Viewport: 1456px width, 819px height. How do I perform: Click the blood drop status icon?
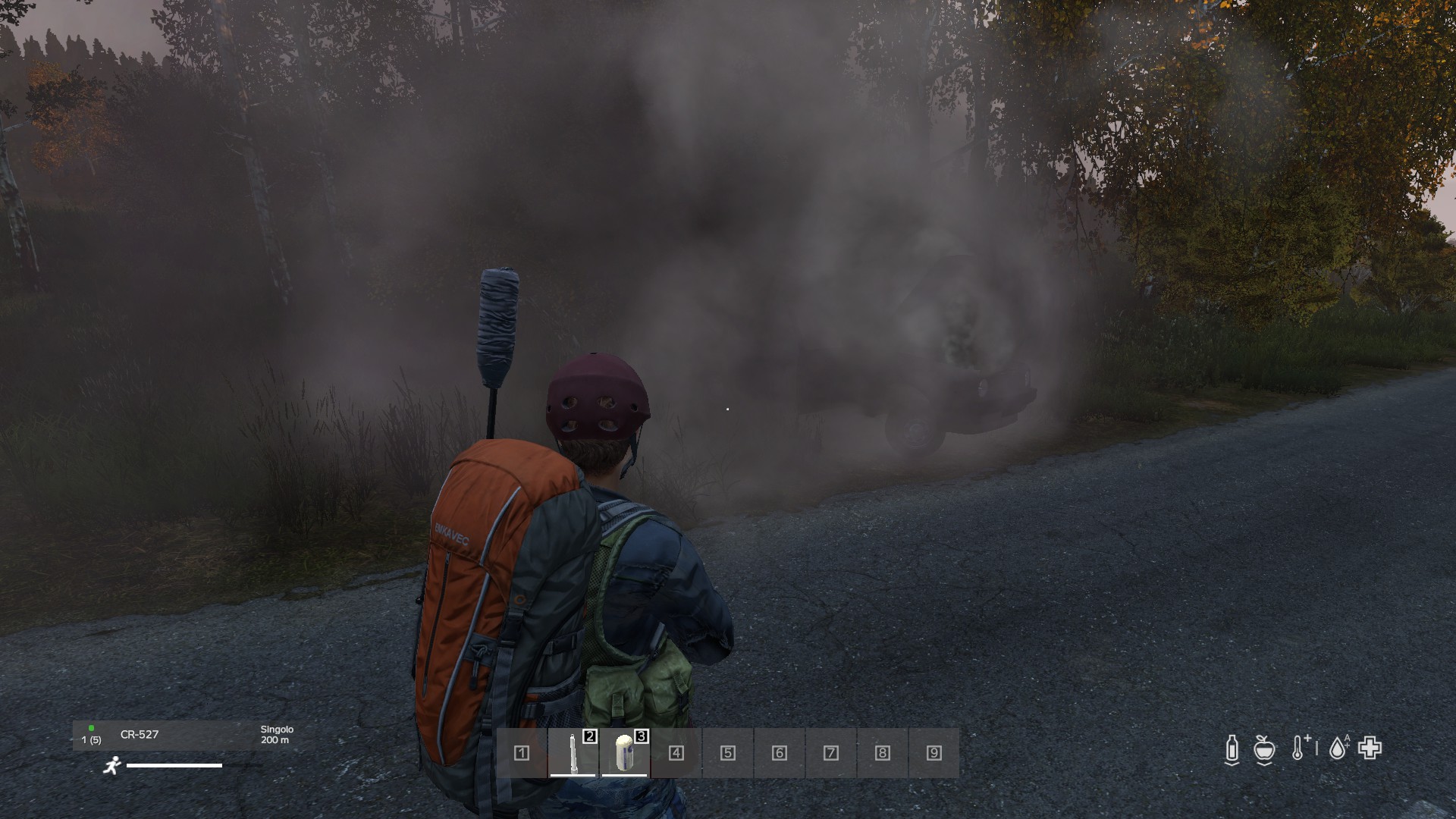click(x=1338, y=748)
